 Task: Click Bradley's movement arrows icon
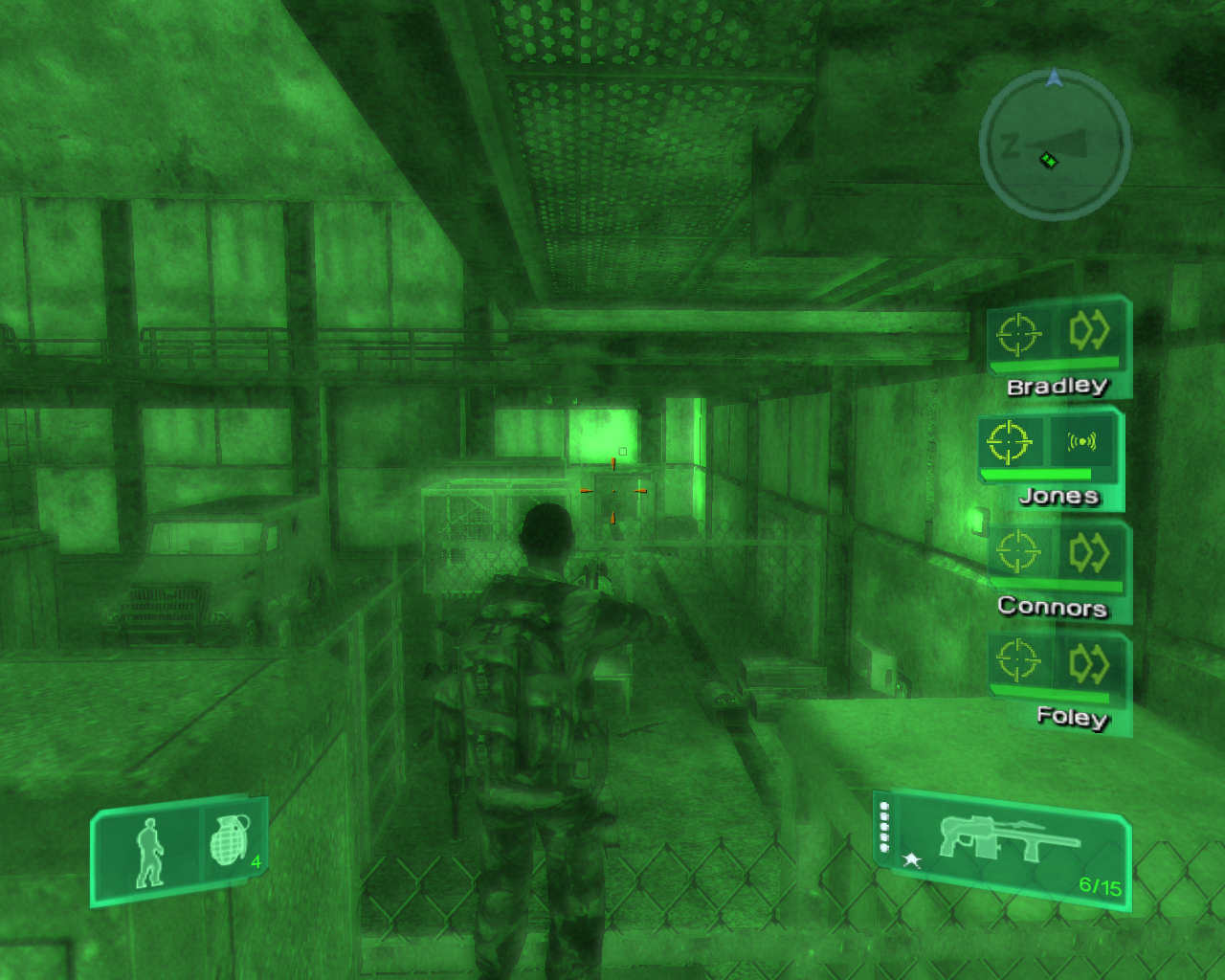coord(1089,330)
